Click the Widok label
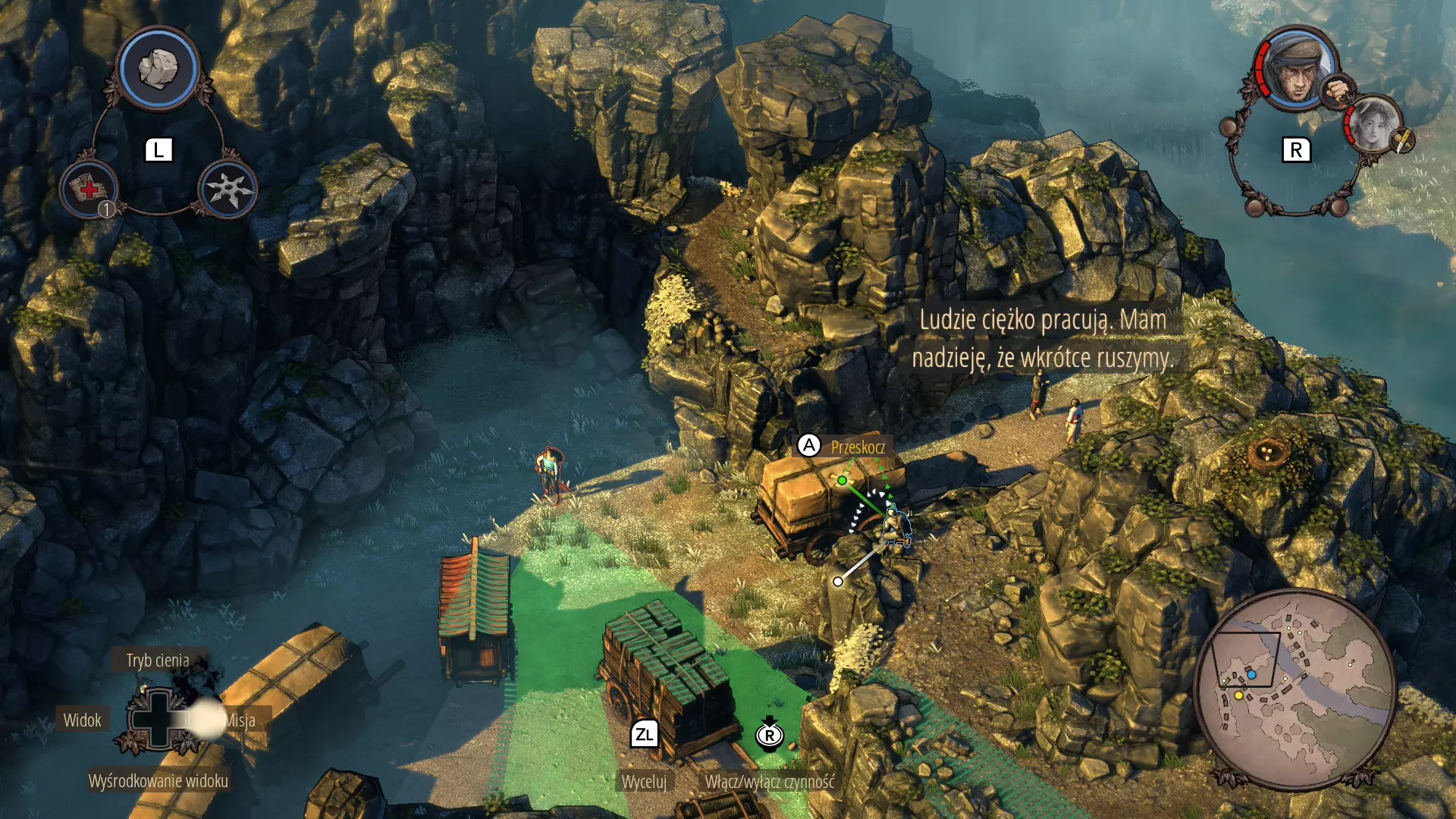Image resolution: width=1456 pixels, height=819 pixels. click(82, 720)
